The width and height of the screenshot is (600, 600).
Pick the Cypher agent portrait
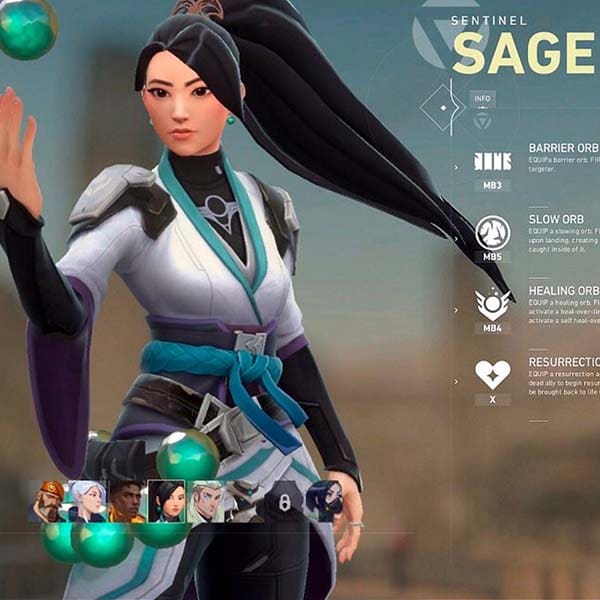click(x=244, y=501)
